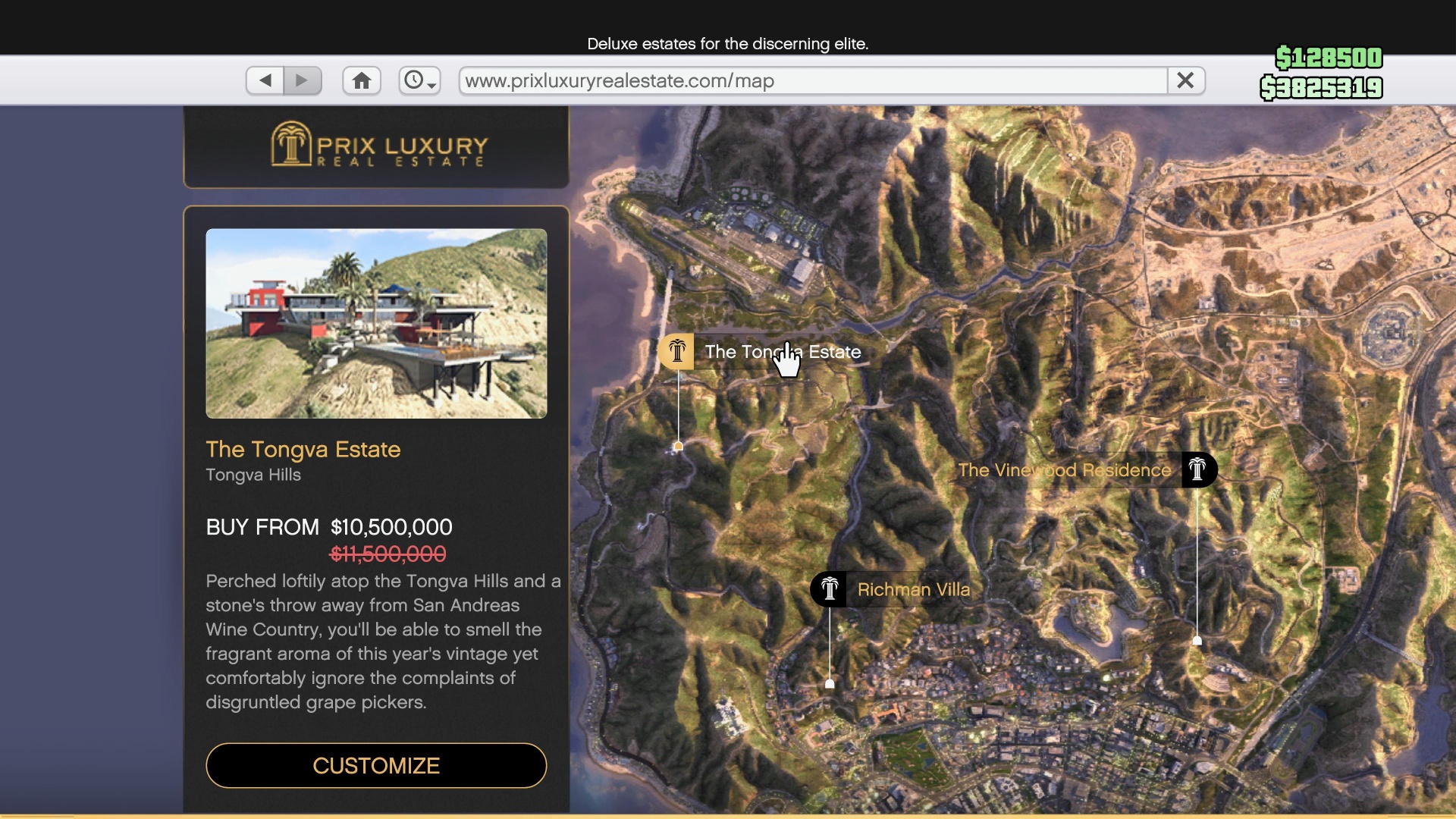Image resolution: width=1456 pixels, height=819 pixels.
Task: Select the Tongva Estate palm tree map marker
Action: coord(676,351)
